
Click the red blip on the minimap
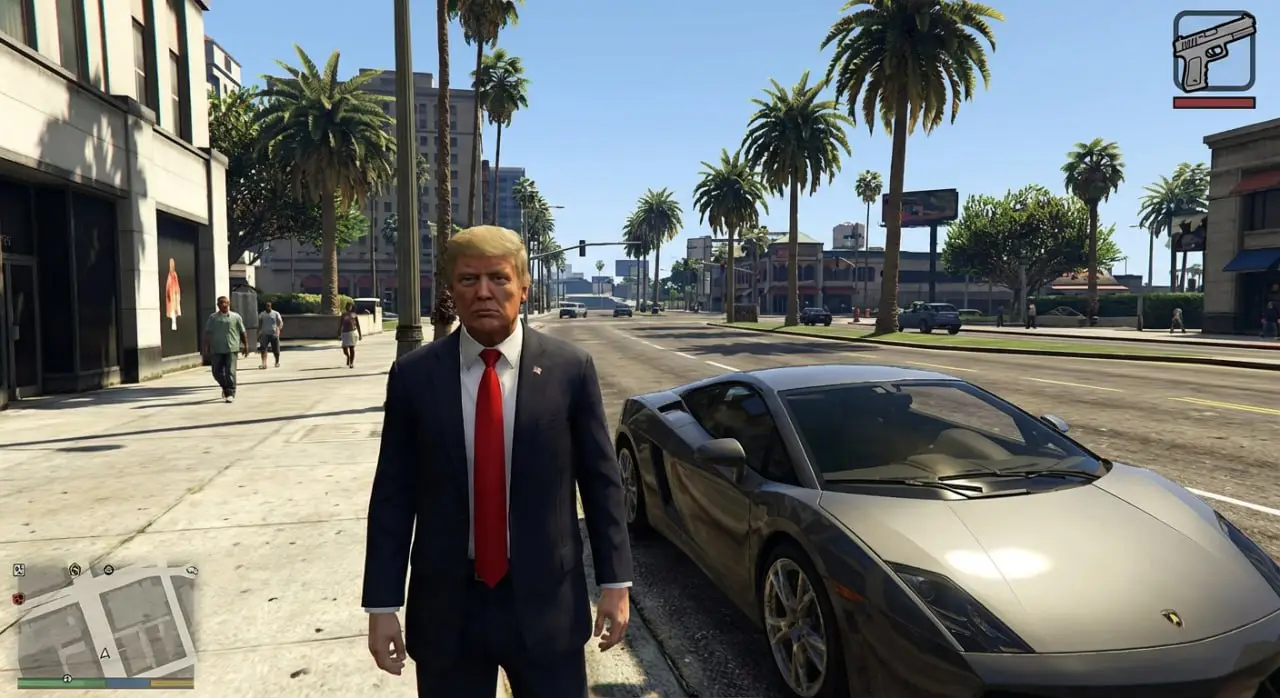(18, 597)
